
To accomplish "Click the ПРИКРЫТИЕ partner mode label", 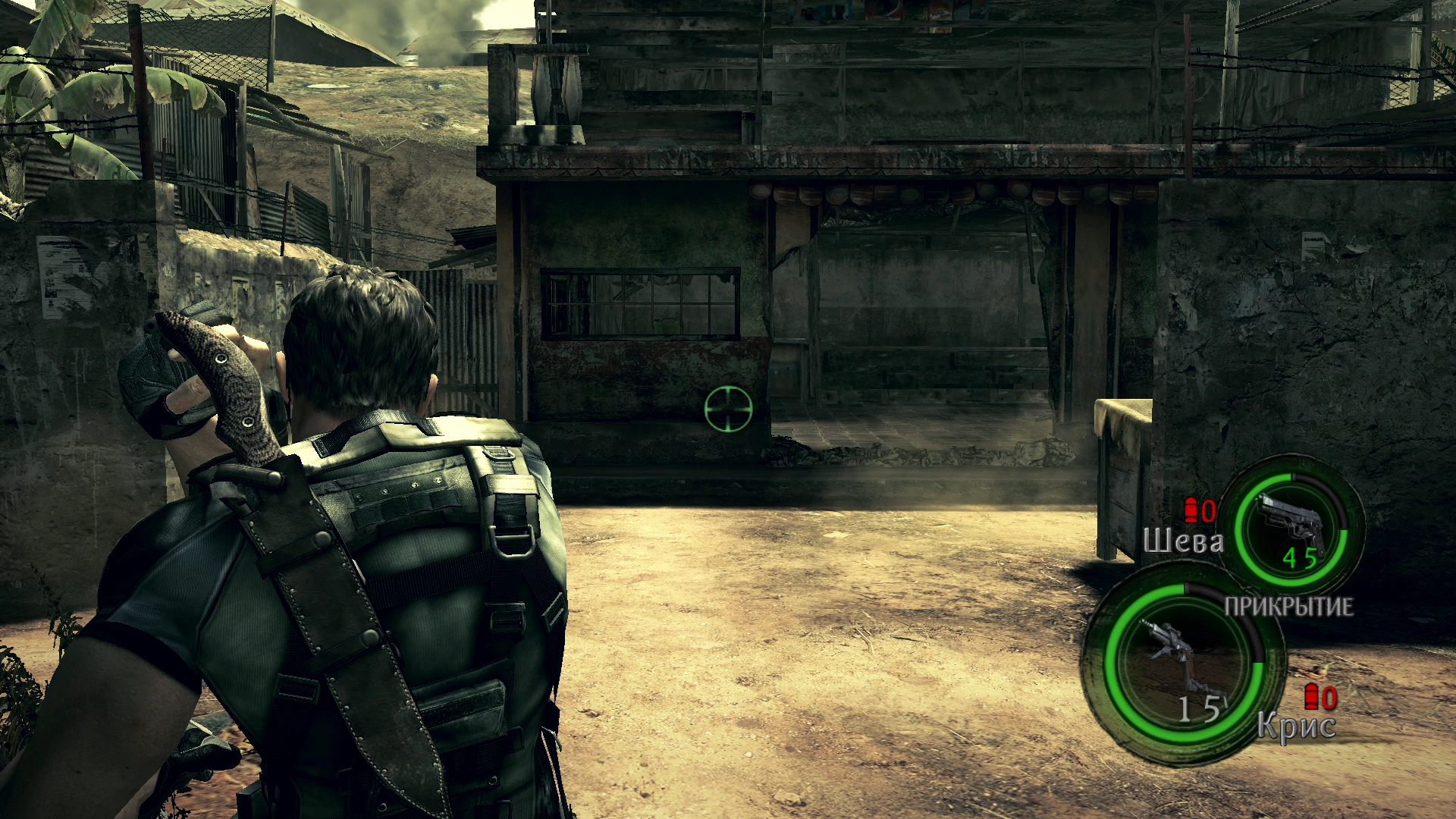I will pos(1288,607).
